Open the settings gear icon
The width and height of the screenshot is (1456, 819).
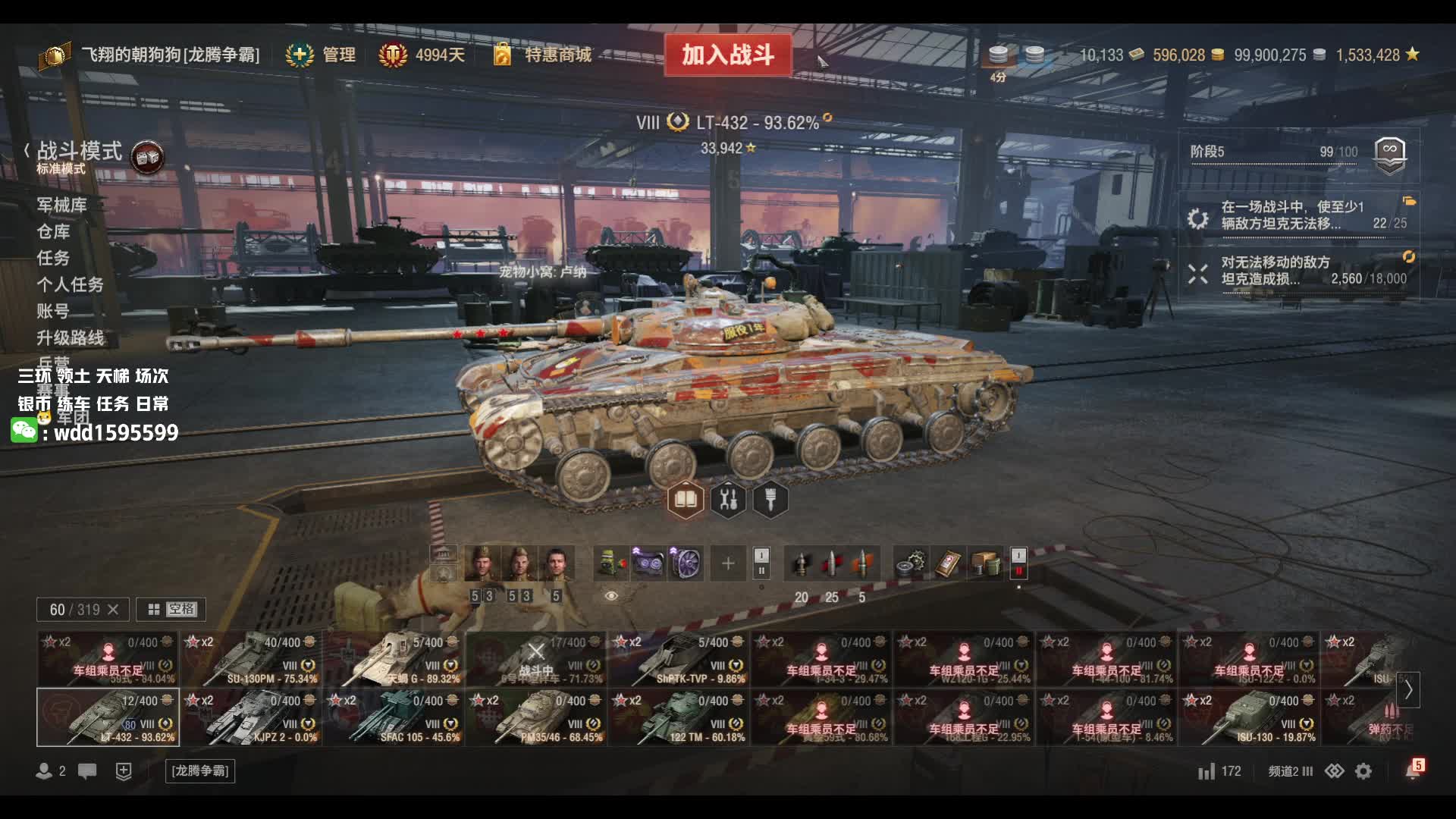point(1363,771)
